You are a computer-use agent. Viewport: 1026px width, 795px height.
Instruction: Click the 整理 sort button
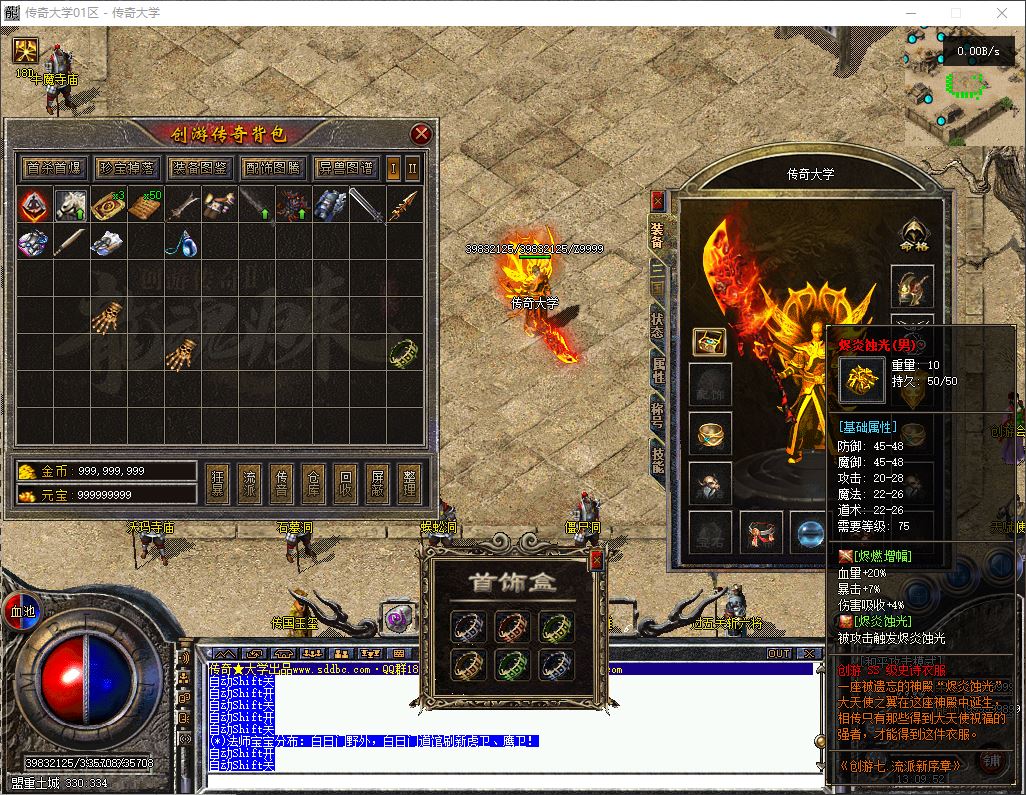(410, 483)
